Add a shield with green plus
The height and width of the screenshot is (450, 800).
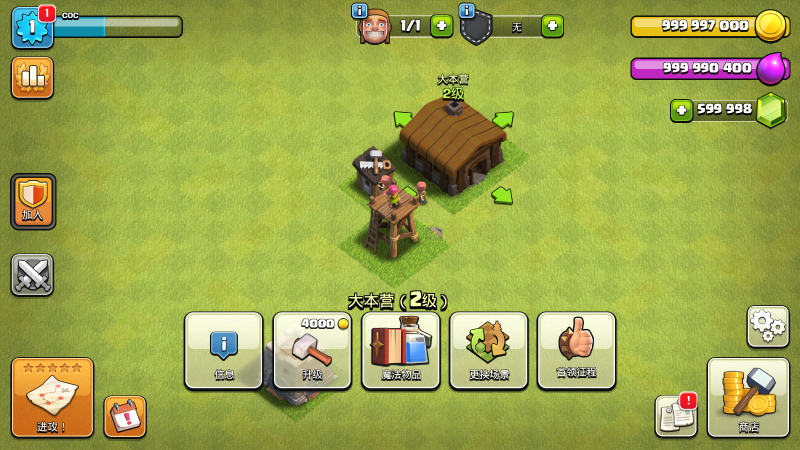coord(552,26)
